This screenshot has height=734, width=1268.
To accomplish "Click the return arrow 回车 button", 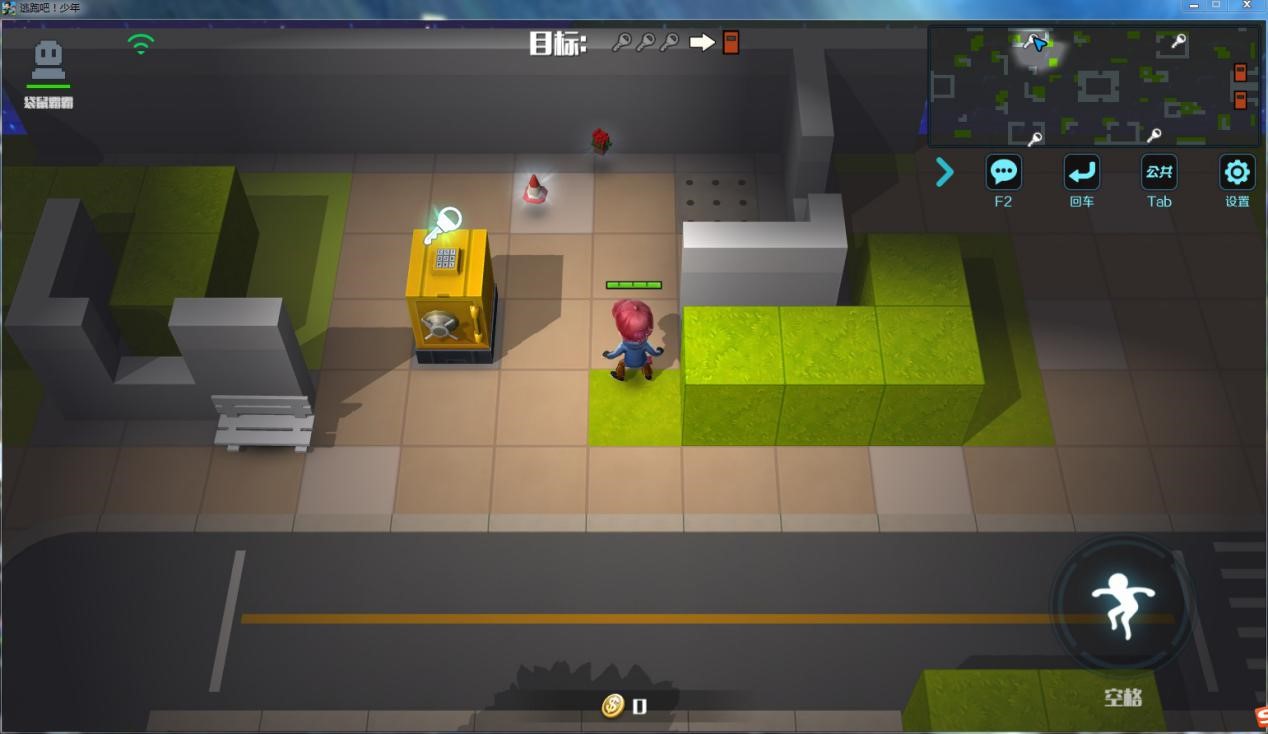I will 1081,173.
